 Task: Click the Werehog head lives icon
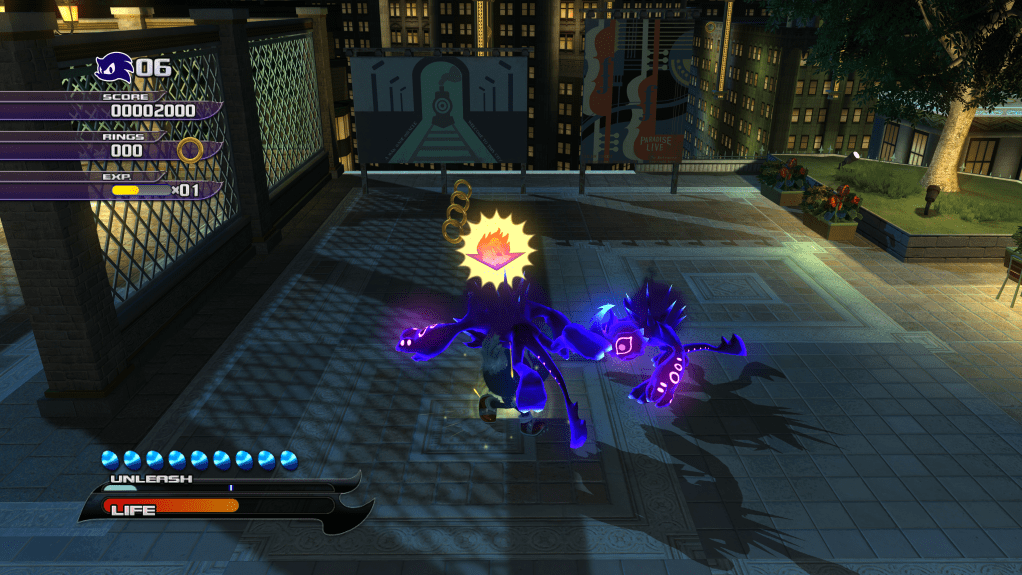(113, 69)
